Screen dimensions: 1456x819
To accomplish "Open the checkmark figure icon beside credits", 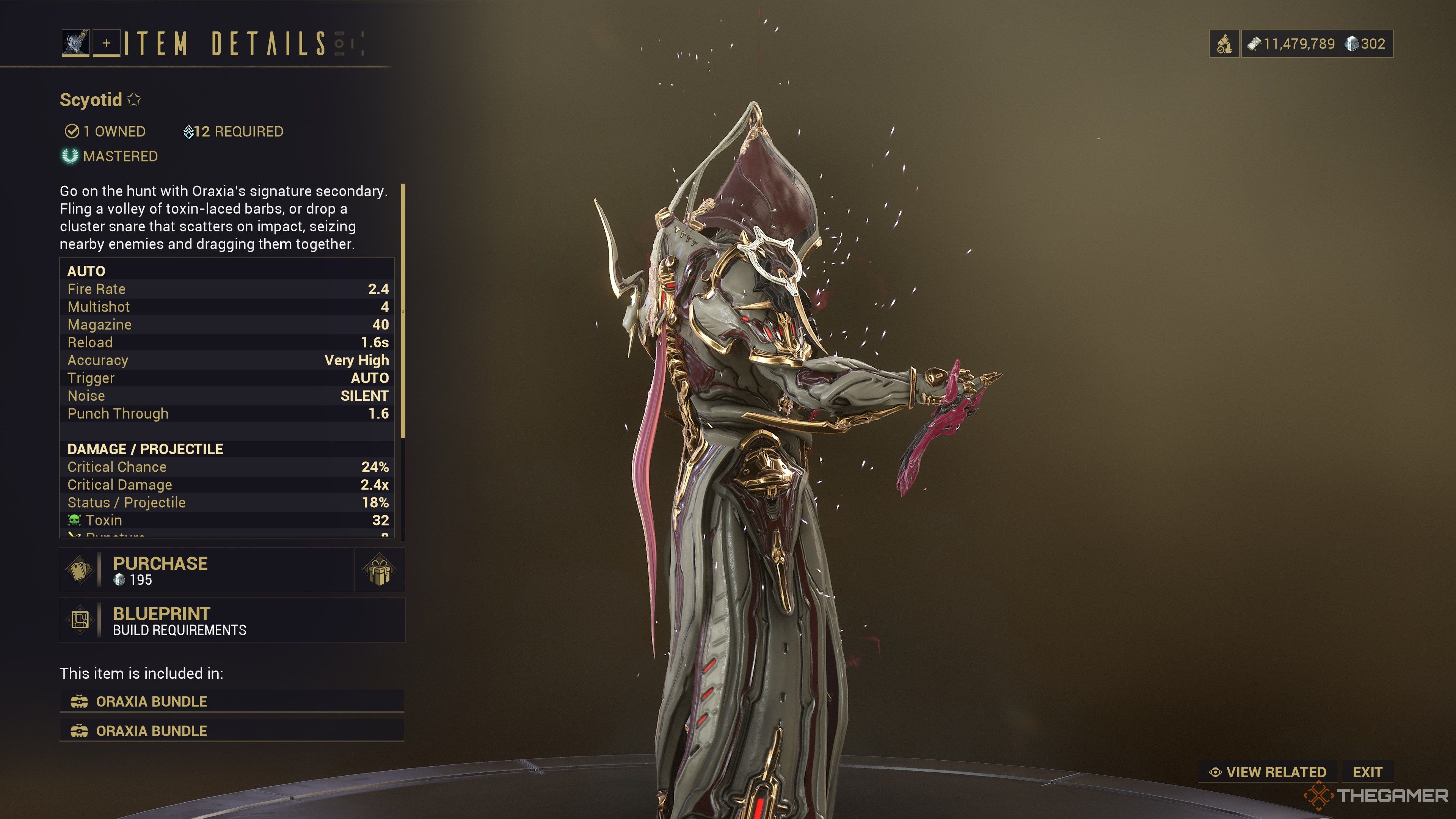I will [1224, 44].
